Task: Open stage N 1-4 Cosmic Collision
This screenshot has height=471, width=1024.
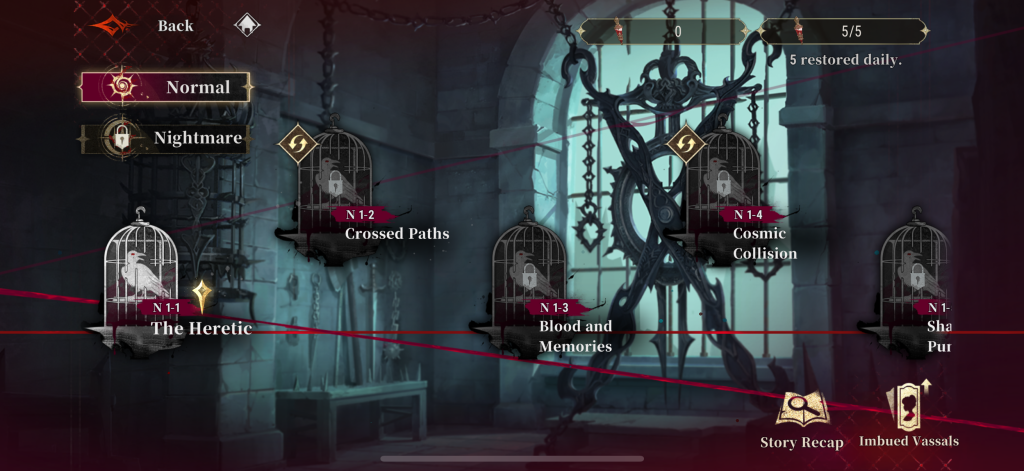Action: point(723,185)
